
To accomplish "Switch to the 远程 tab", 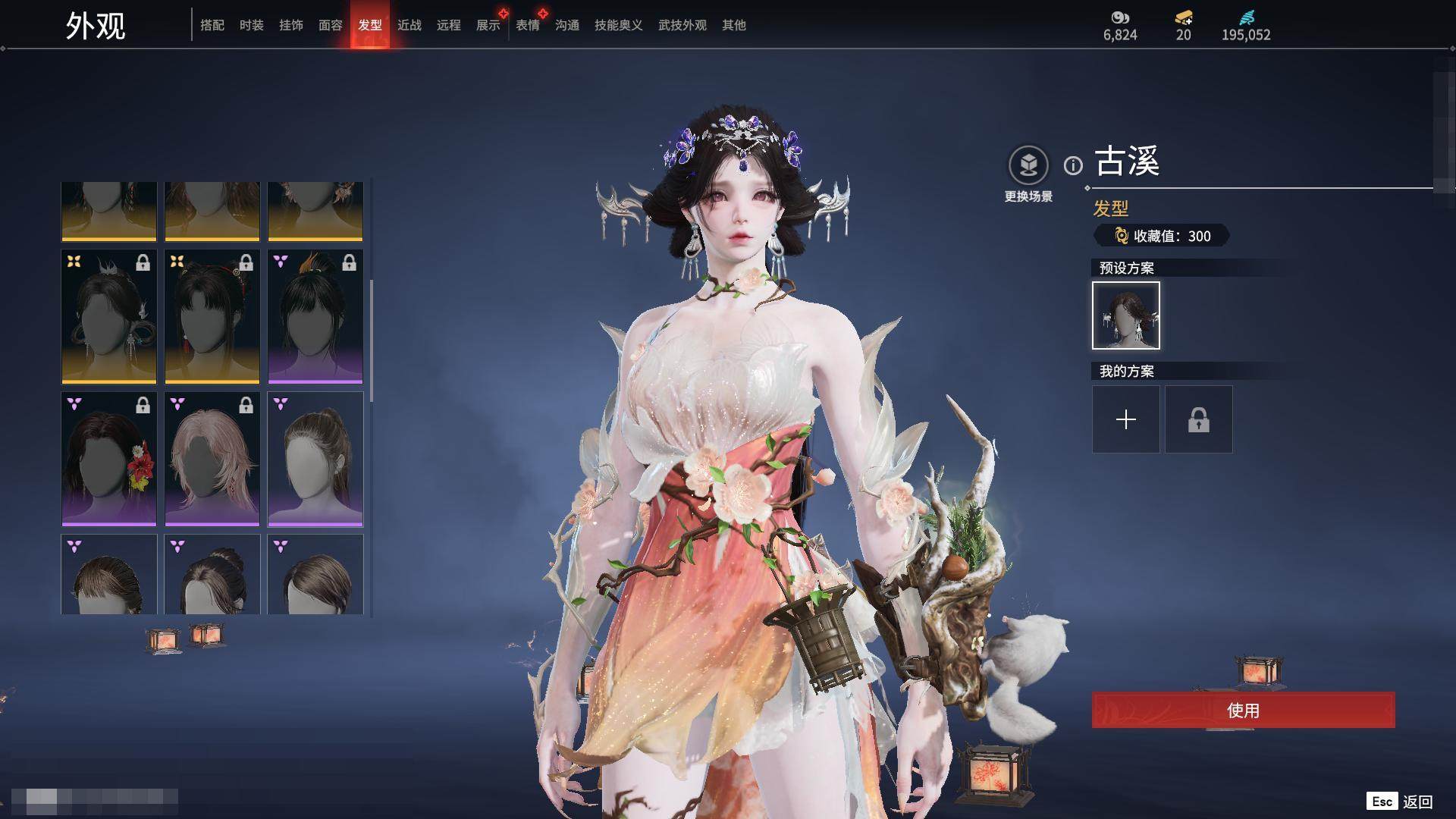I will click(x=449, y=25).
